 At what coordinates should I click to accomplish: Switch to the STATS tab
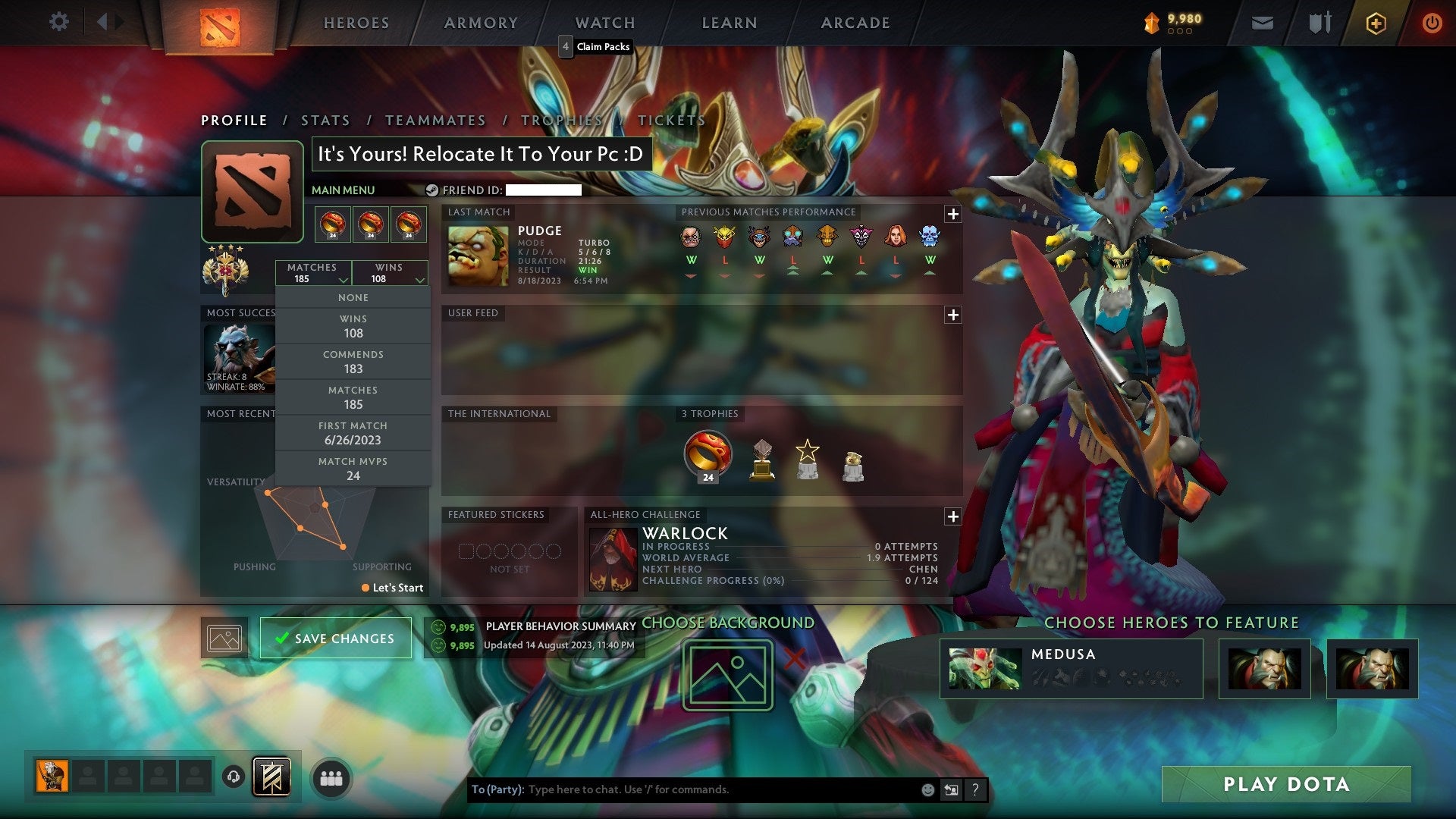[x=325, y=120]
